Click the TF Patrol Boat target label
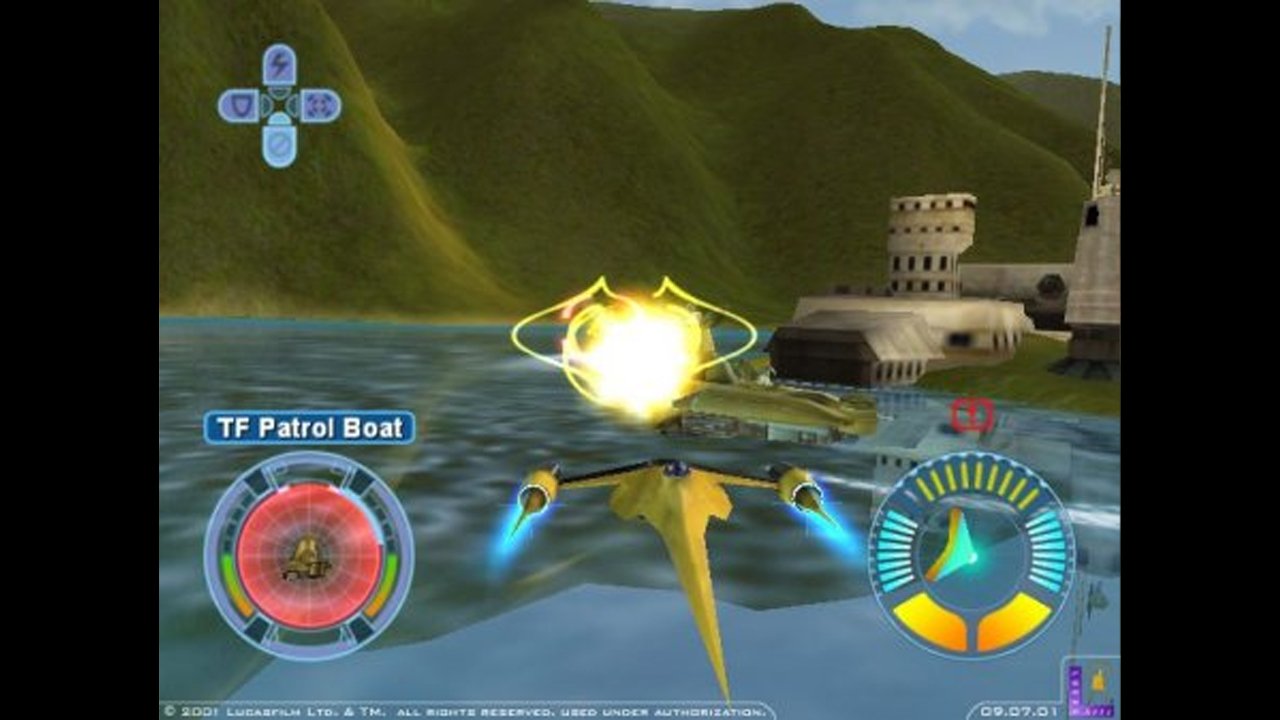Image resolution: width=1280 pixels, height=720 pixels. [x=309, y=428]
